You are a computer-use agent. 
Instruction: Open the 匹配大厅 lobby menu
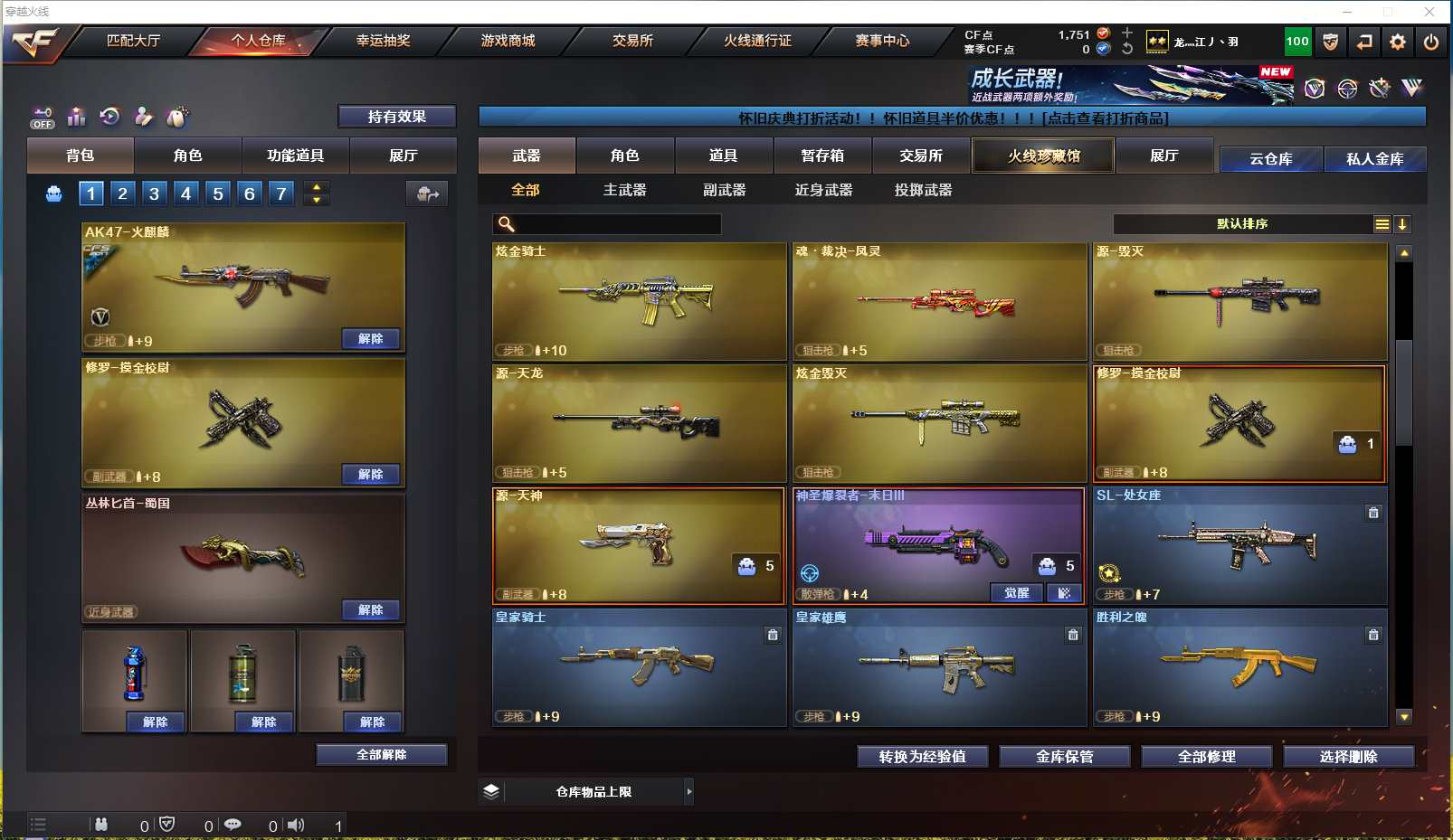133,41
